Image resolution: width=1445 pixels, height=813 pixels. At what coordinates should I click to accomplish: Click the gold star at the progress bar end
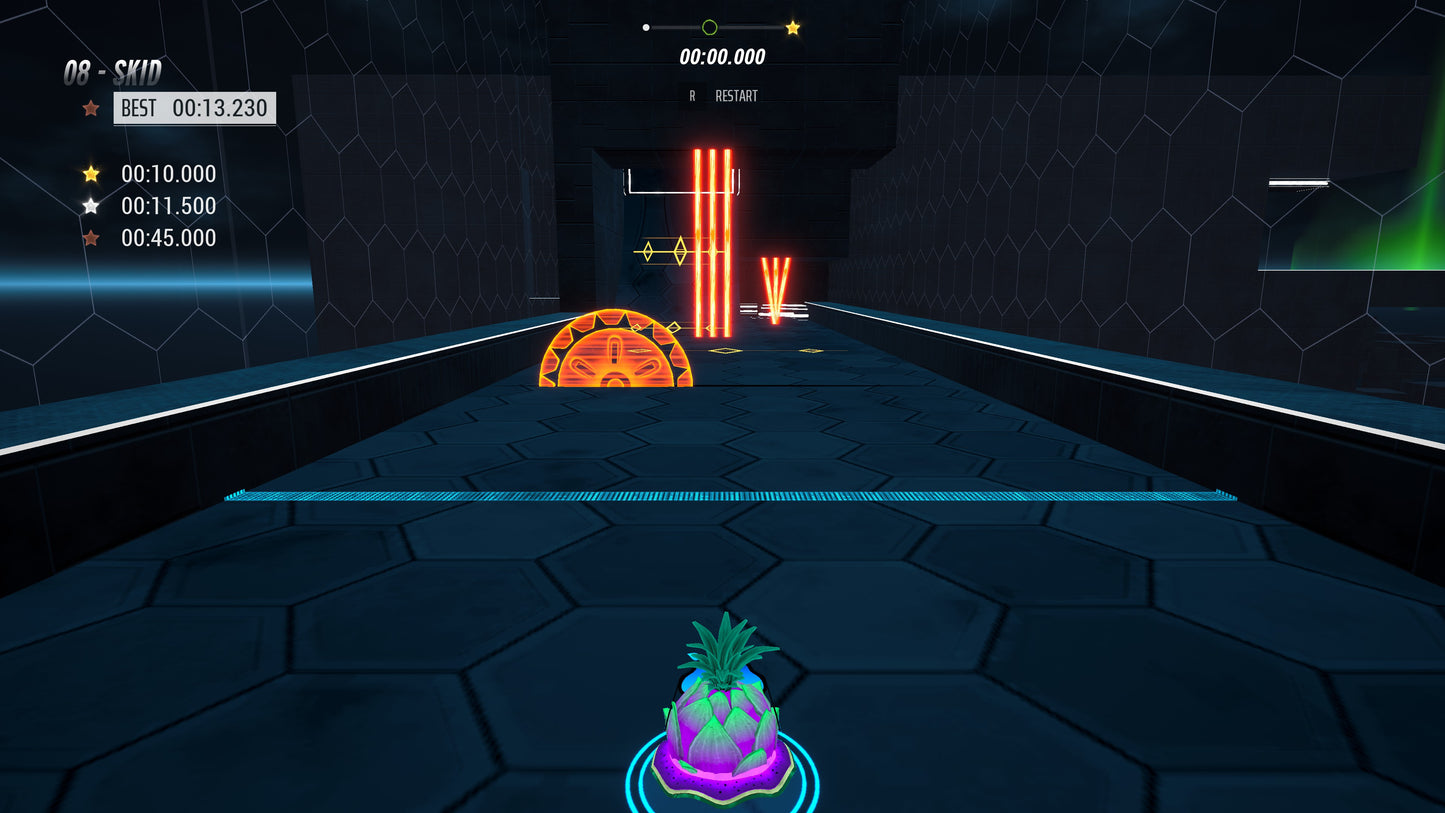[793, 27]
